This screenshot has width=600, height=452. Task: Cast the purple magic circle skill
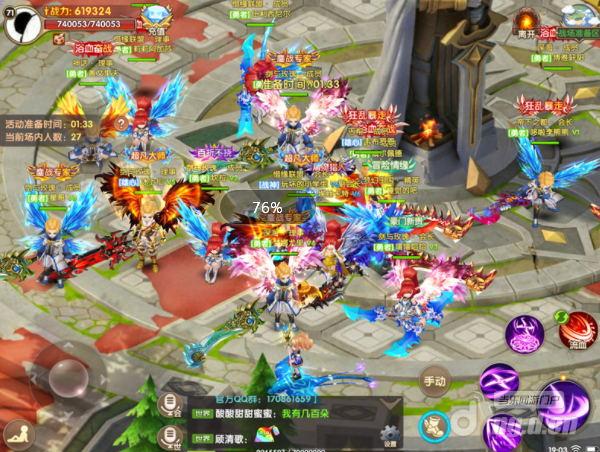[x=524, y=334]
